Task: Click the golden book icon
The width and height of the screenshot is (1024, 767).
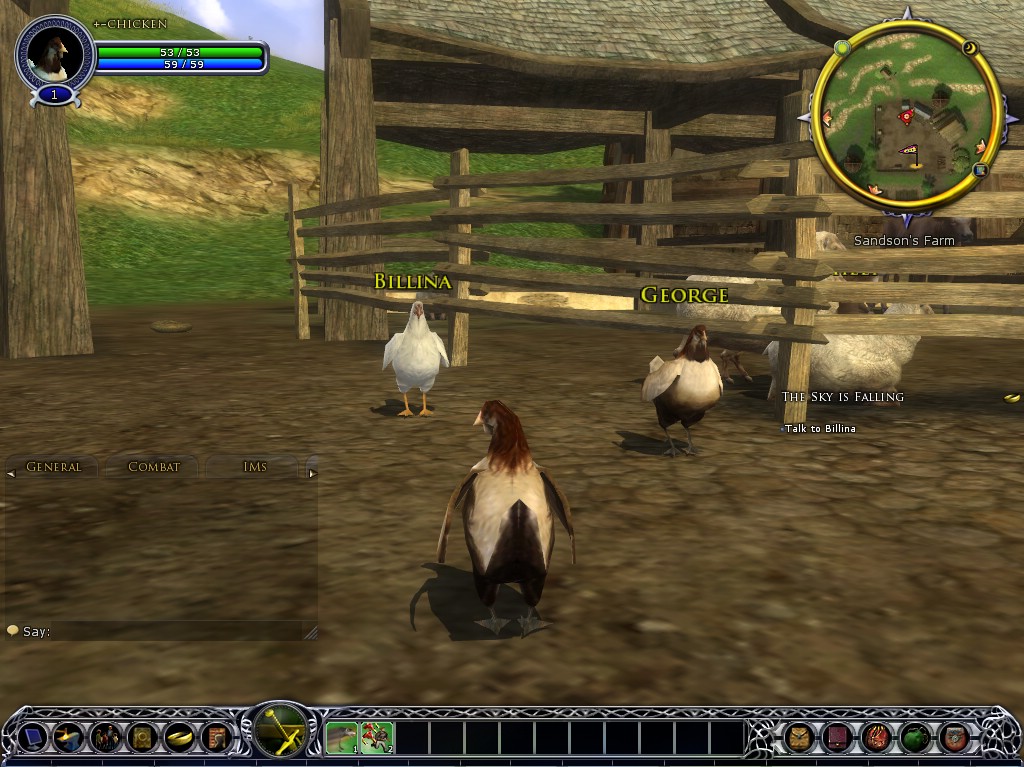Action: click(141, 737)
